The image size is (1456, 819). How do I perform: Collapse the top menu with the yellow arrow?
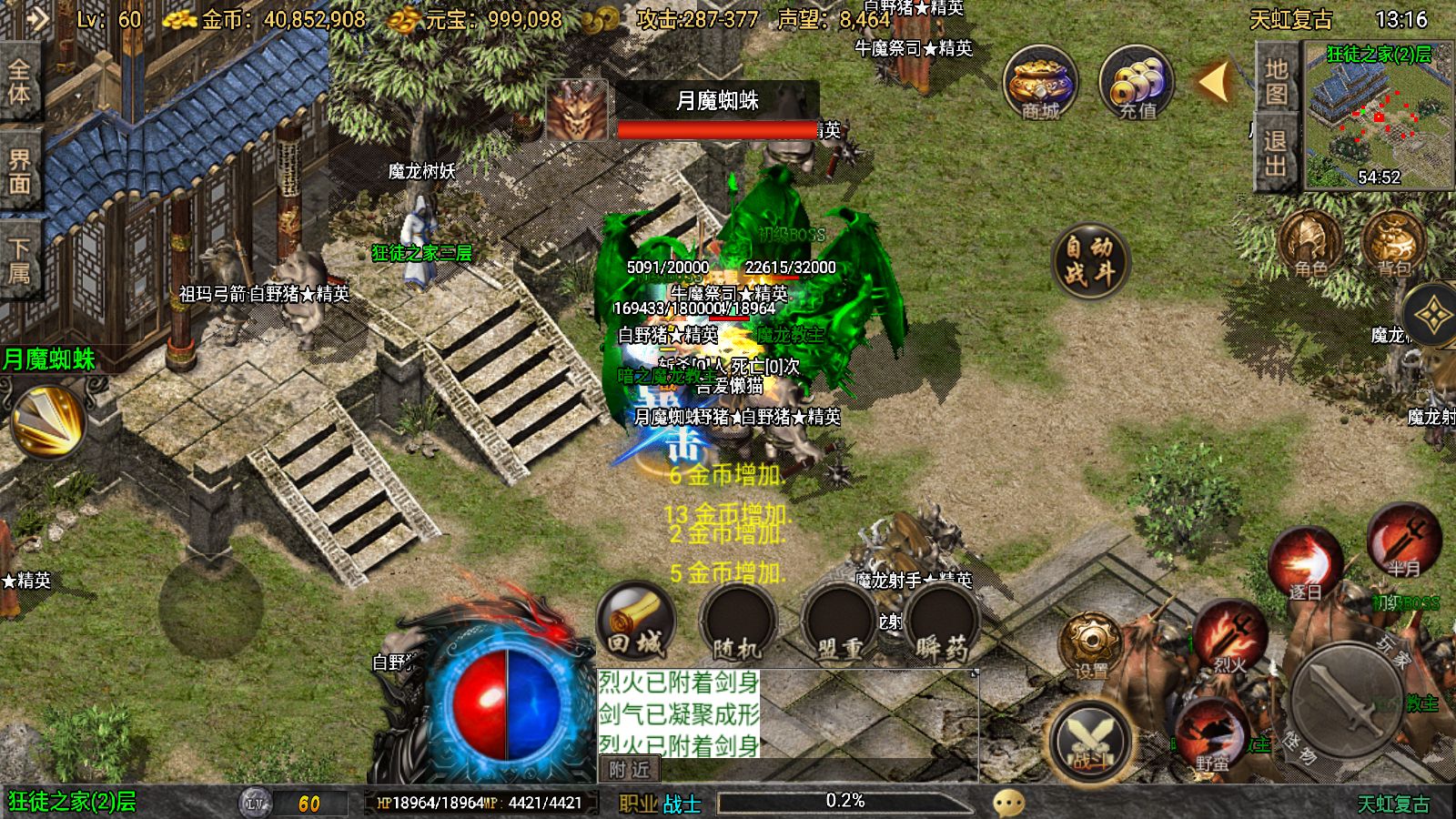pos(1214,82)
